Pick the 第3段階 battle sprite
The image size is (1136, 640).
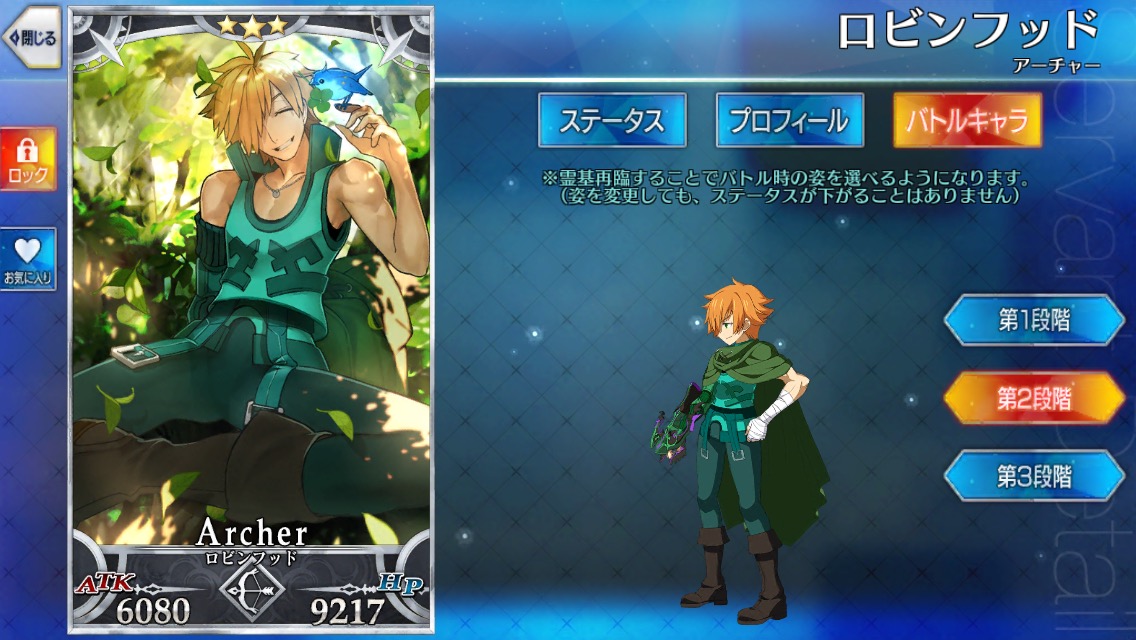[x=1034, y=476]
